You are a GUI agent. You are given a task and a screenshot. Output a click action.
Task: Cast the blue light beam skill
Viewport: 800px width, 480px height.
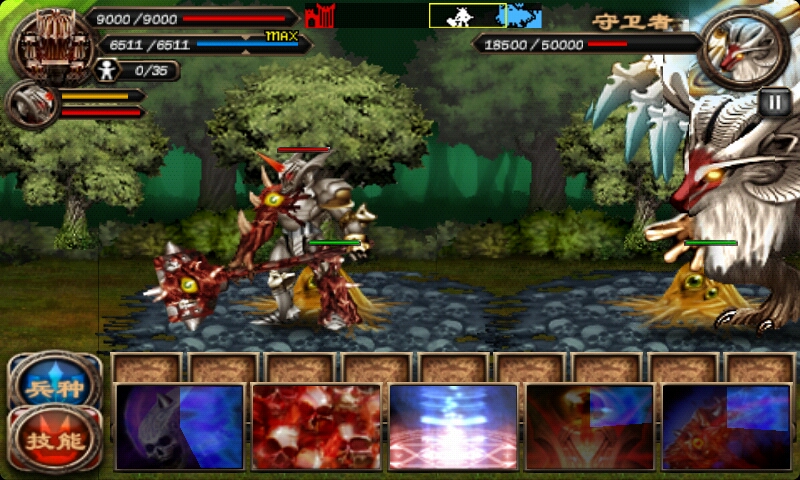point(453,427)
